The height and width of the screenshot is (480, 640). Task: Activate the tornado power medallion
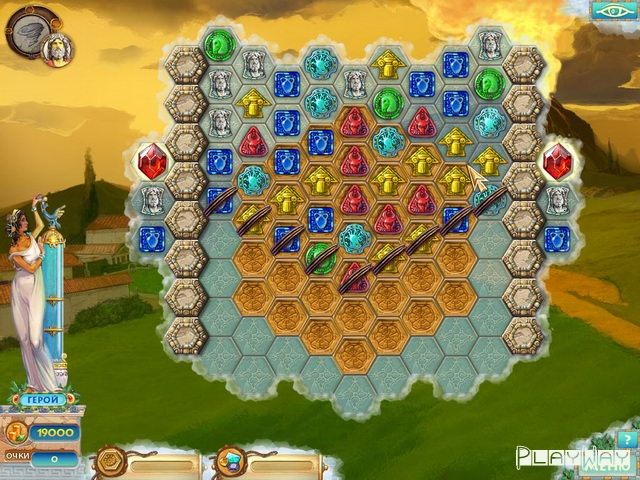31,28
